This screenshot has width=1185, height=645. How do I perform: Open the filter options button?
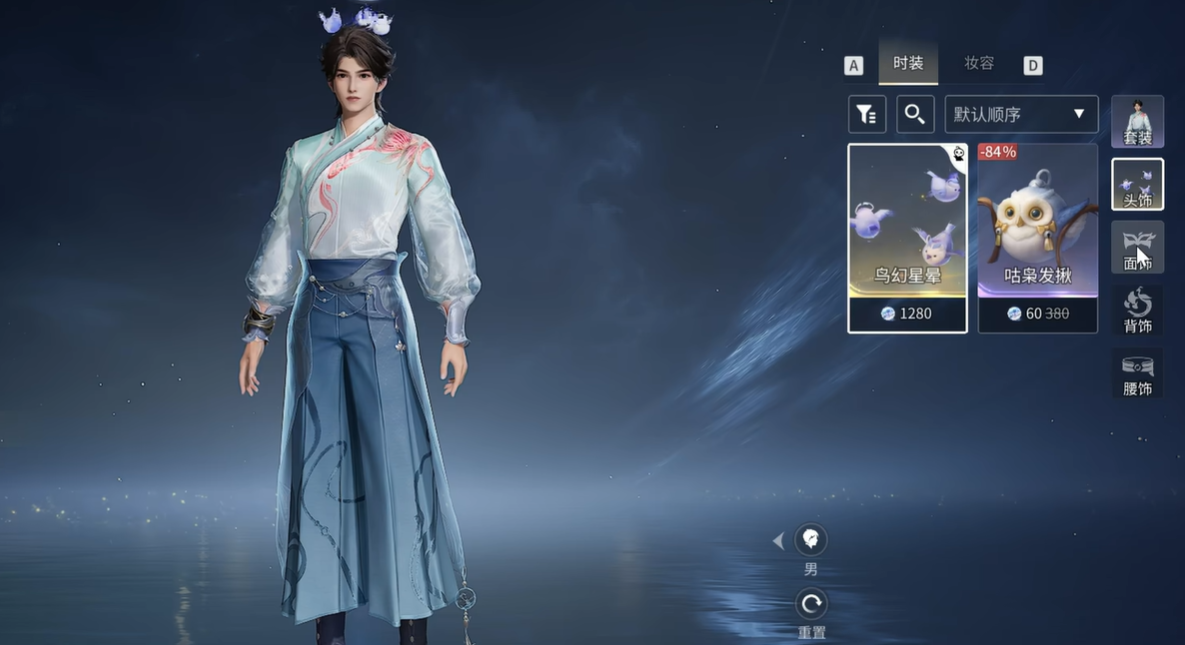[867, 114]
